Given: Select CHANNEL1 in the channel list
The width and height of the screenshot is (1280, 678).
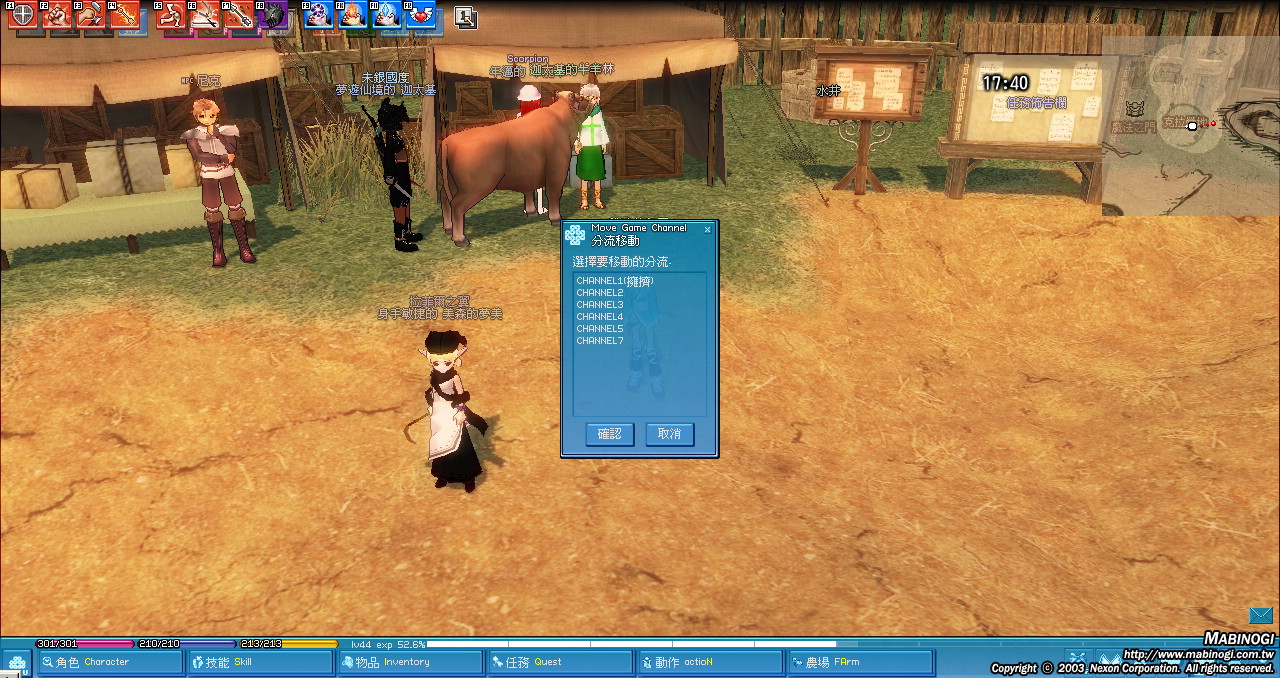Looking at the screenshot, I should click(614, 281).
